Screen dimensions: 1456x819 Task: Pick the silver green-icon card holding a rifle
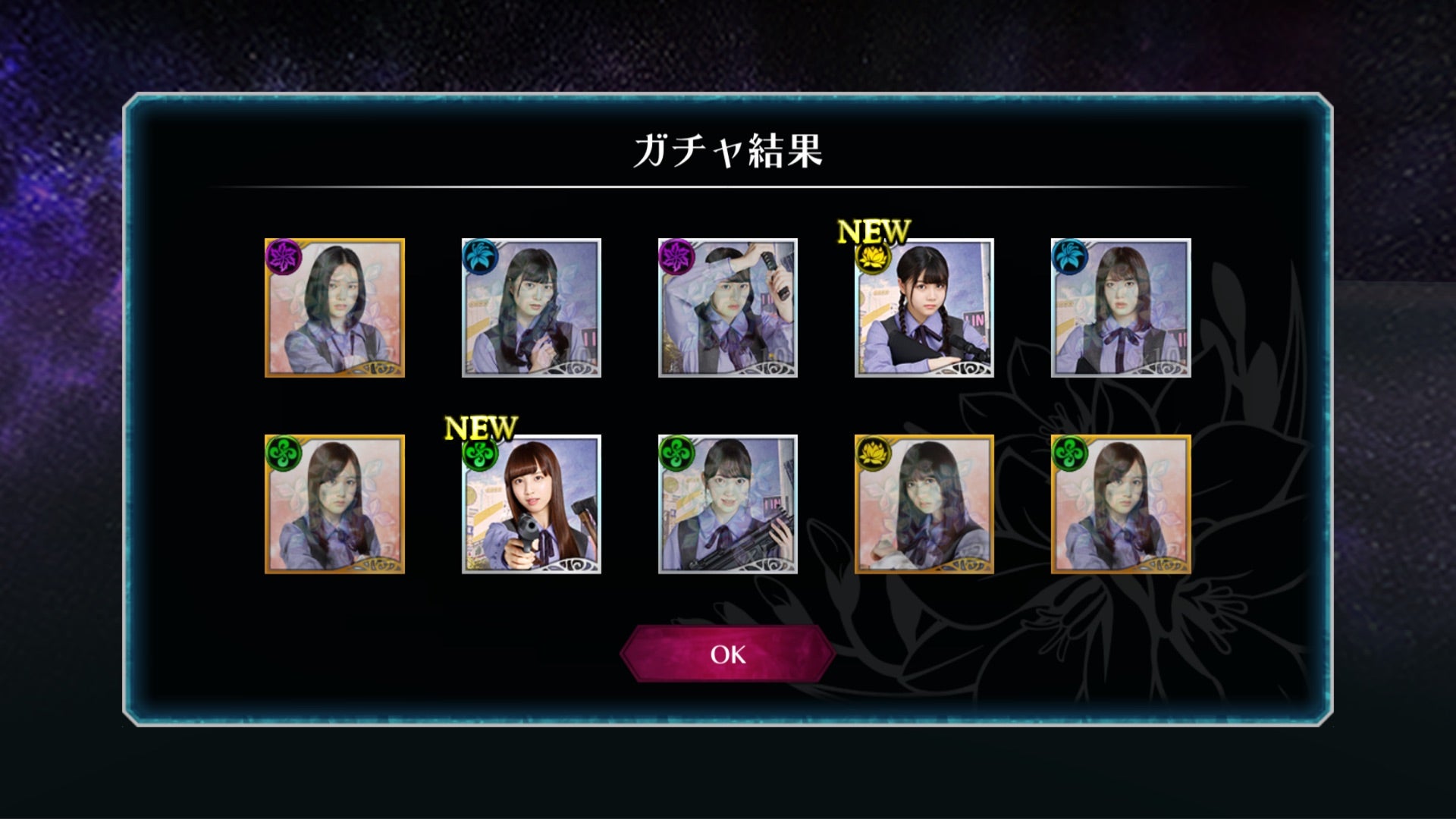(x=727, y=504)
